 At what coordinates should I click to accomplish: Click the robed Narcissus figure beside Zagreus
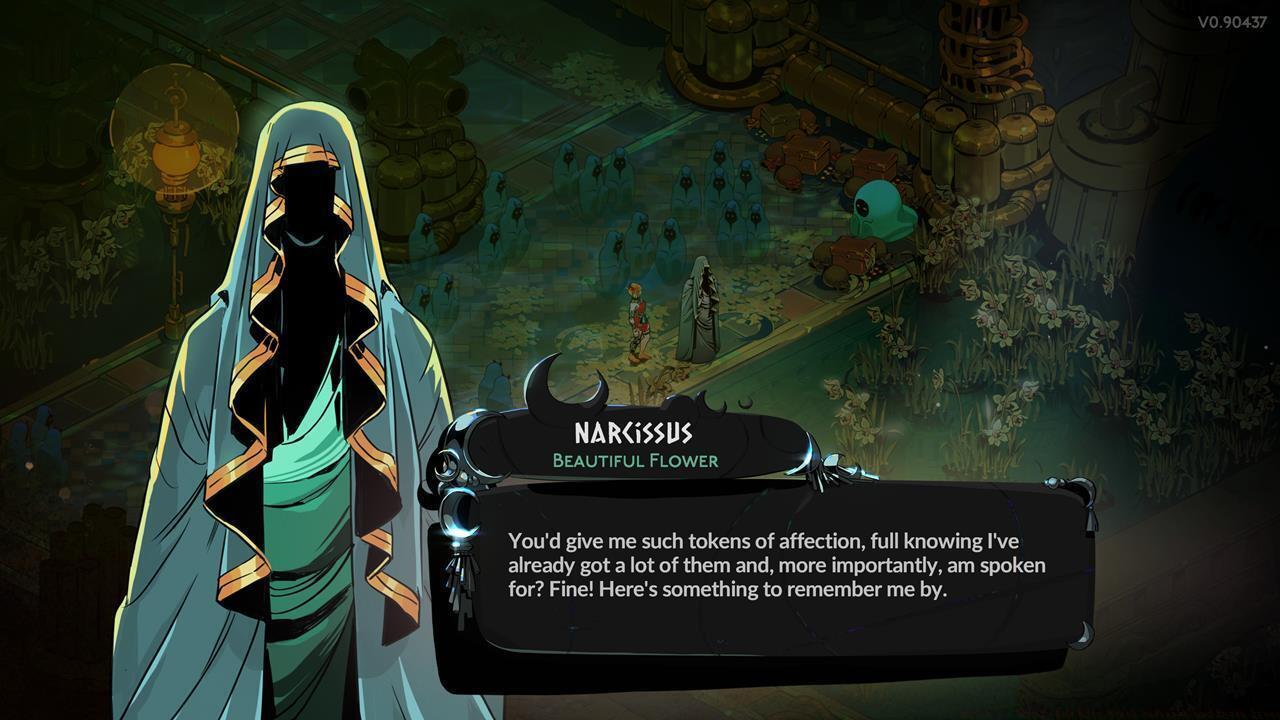point(702,310)
